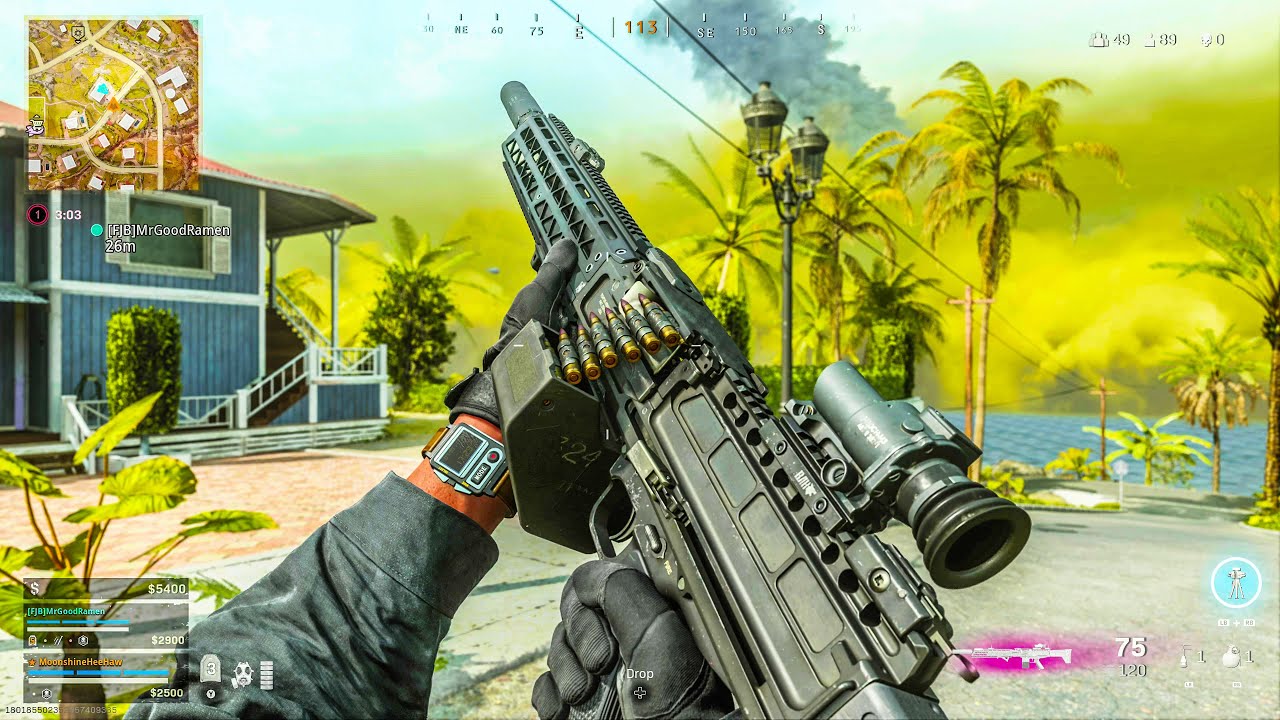Click the gas mask equipment icon

click(244, 672)
